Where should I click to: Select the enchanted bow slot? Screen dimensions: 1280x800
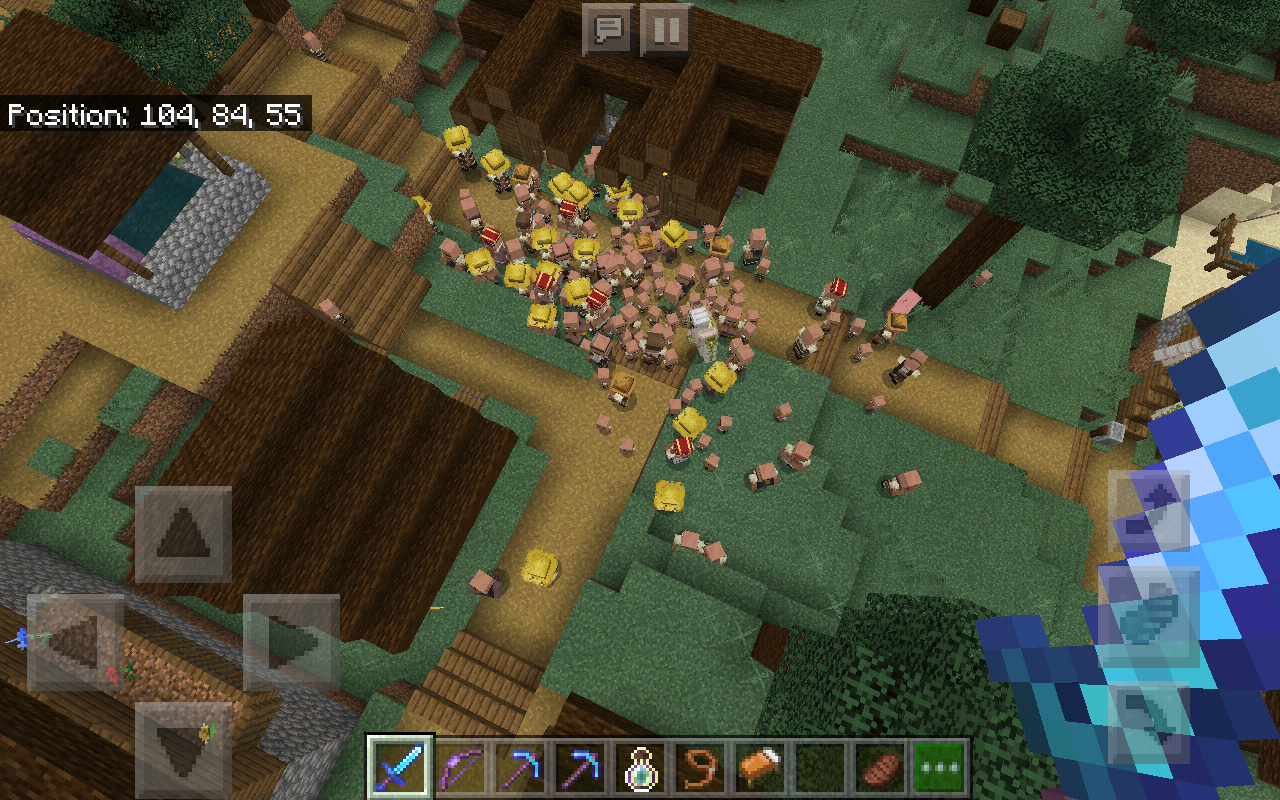[462, 769]
